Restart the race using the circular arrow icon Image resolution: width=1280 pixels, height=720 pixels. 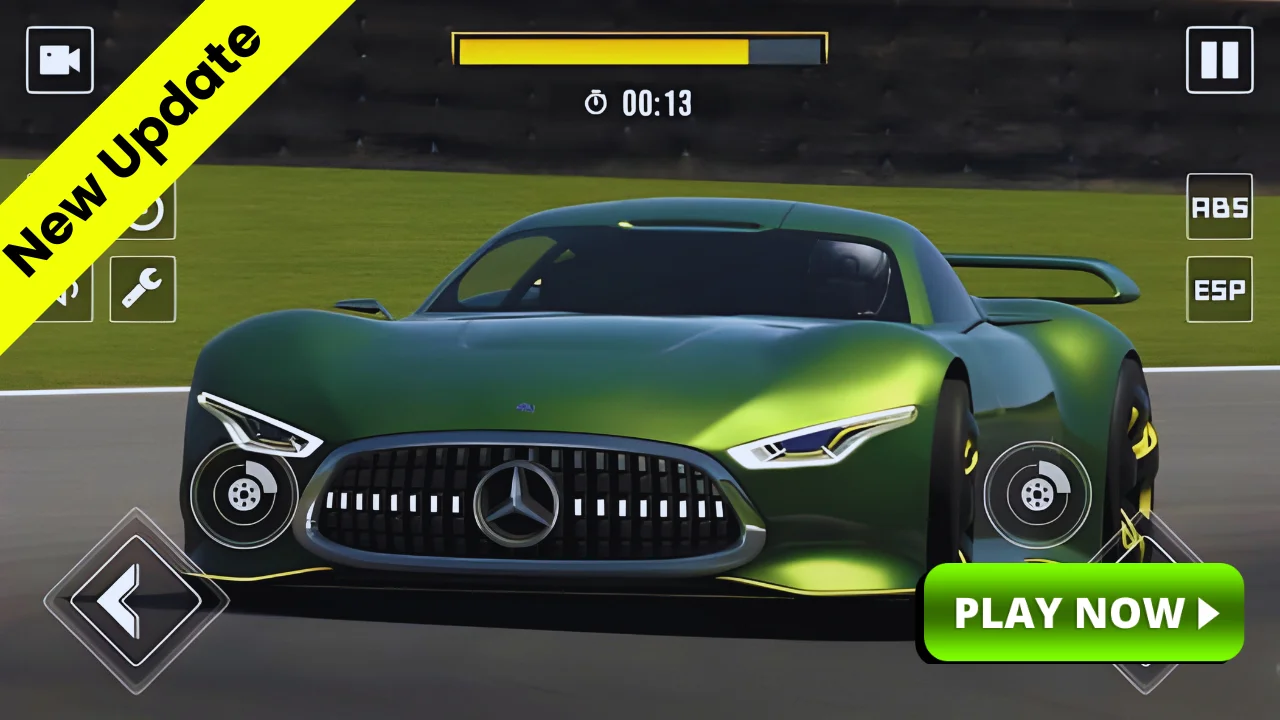[x=146, y=211]
